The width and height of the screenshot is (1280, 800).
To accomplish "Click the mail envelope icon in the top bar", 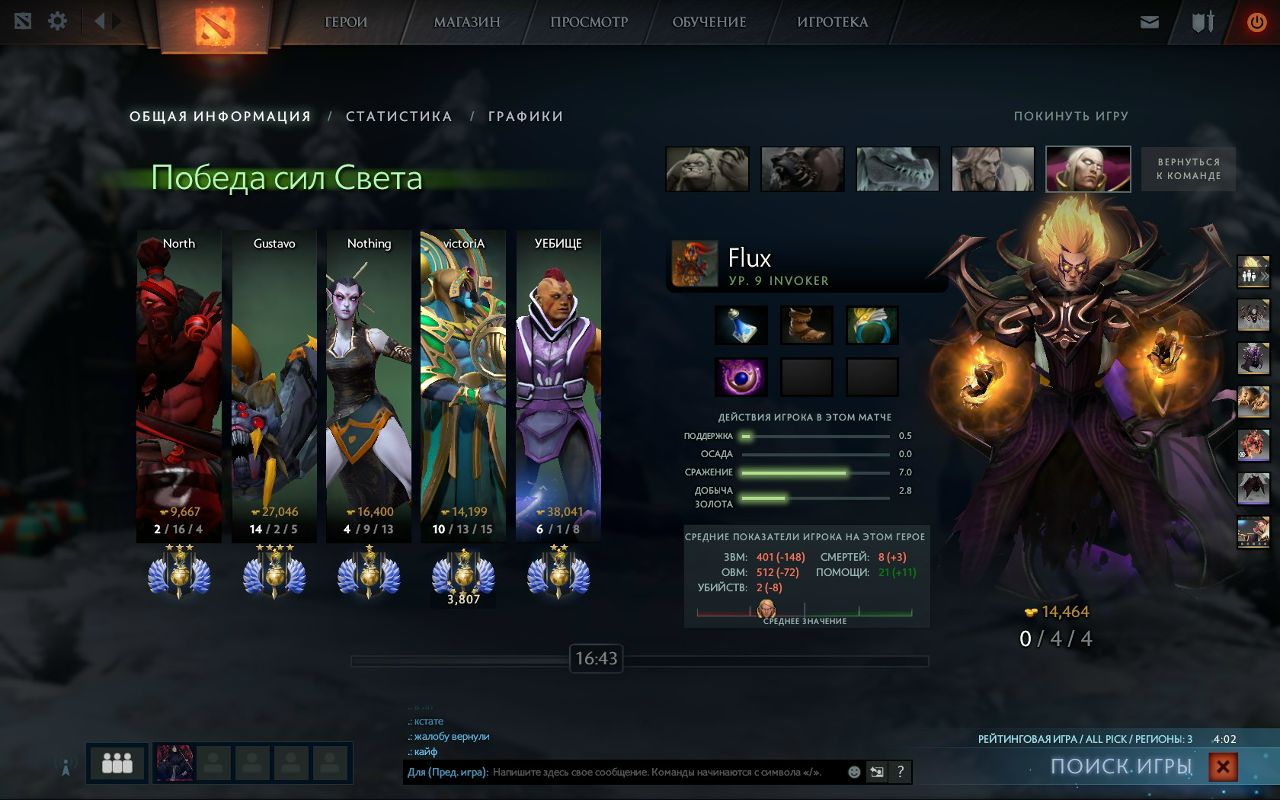I will pyautogui.click(x=1148, y=20).
